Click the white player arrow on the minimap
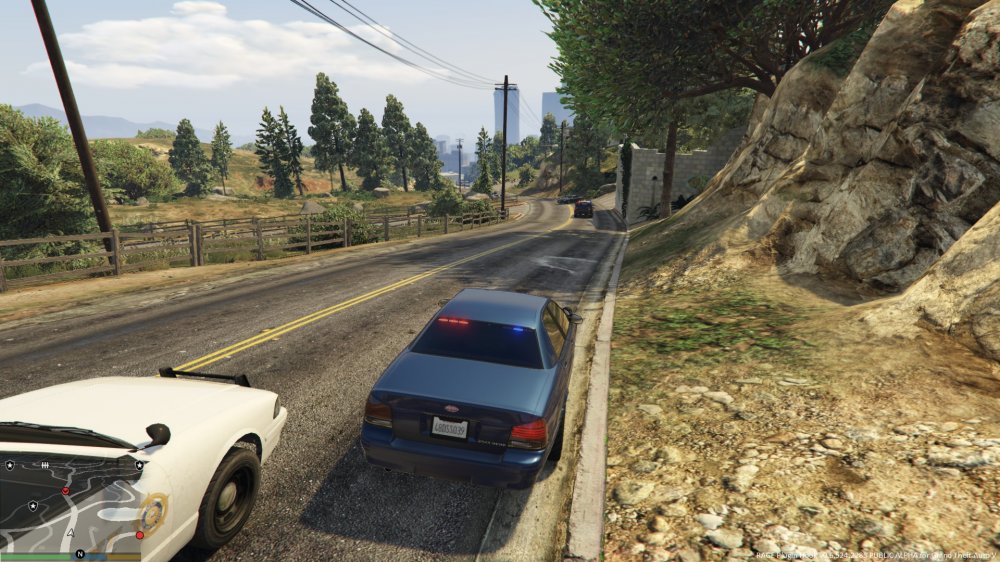1000x562 pixels. (71, 533)
